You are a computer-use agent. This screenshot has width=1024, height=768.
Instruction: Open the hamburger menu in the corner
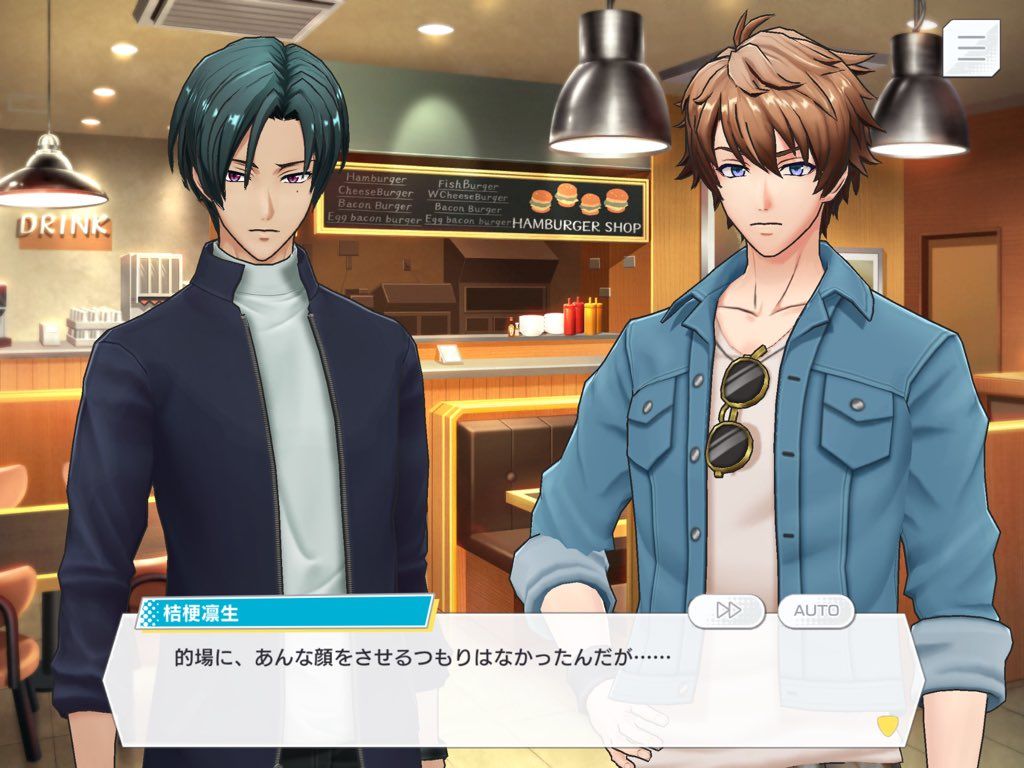click(x=970, y=47)
